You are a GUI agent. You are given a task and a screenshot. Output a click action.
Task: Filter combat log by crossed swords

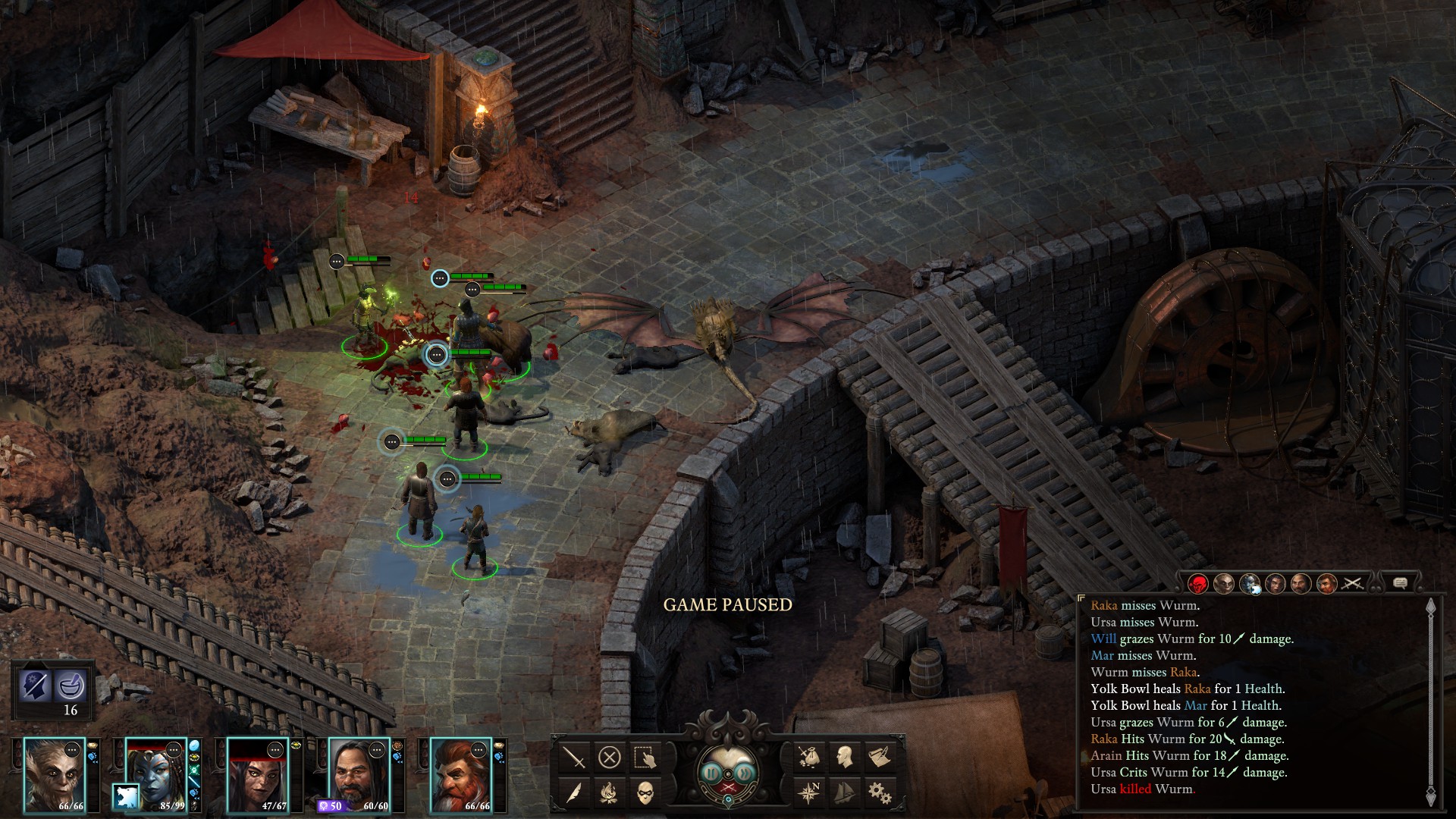point(1353,583)
